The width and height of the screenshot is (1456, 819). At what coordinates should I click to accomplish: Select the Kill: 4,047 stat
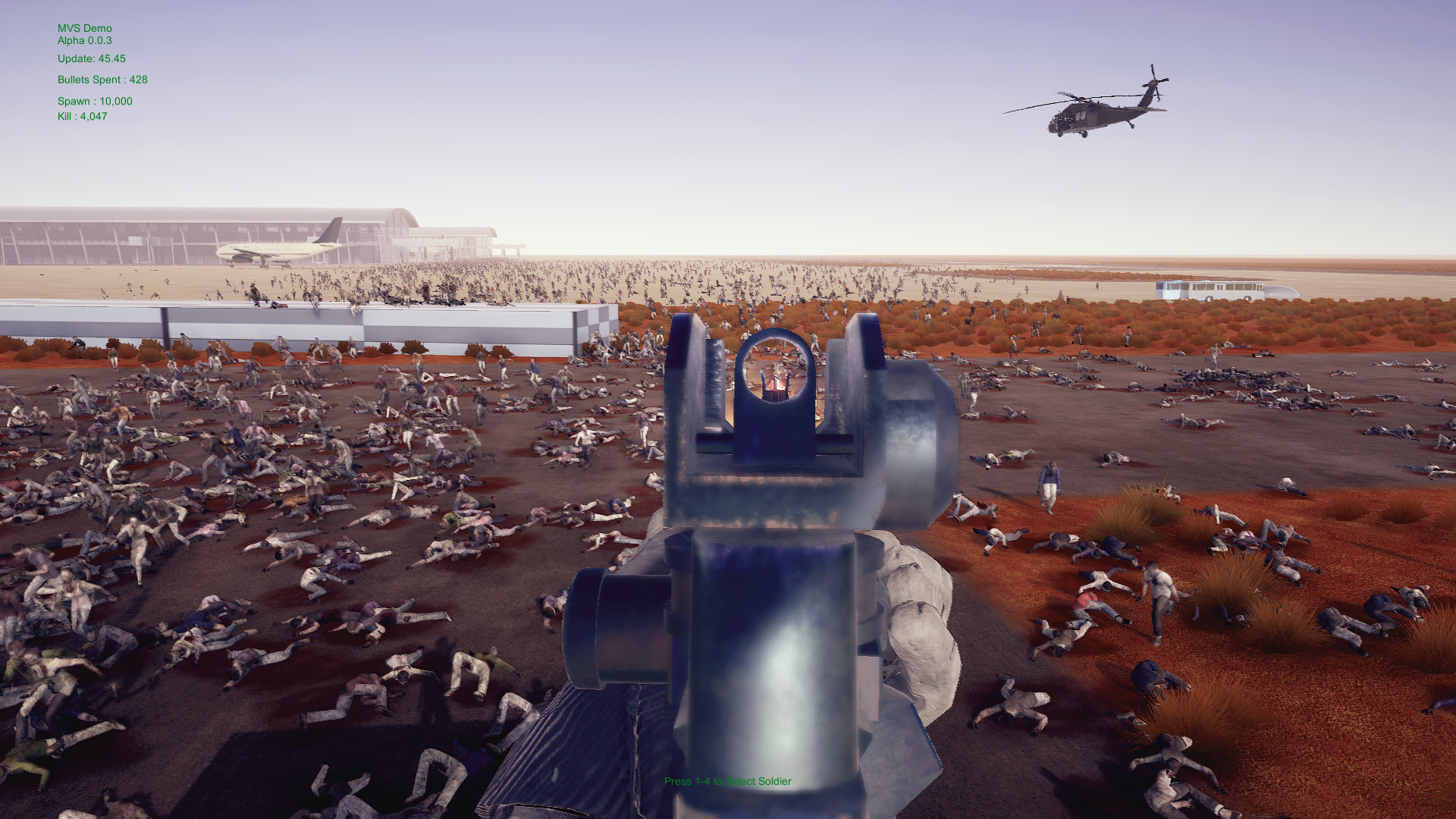click(81, 117)
